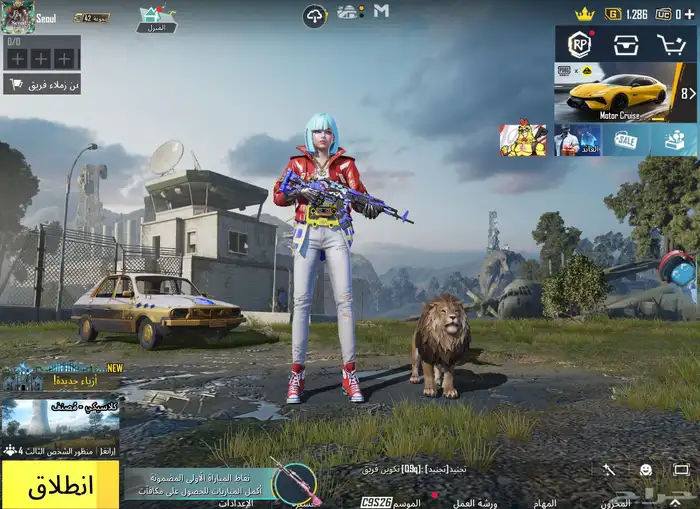Open the supply crate chest icon
The width and height of the screenshot is (700, 509).
click(x=627, y=45)
